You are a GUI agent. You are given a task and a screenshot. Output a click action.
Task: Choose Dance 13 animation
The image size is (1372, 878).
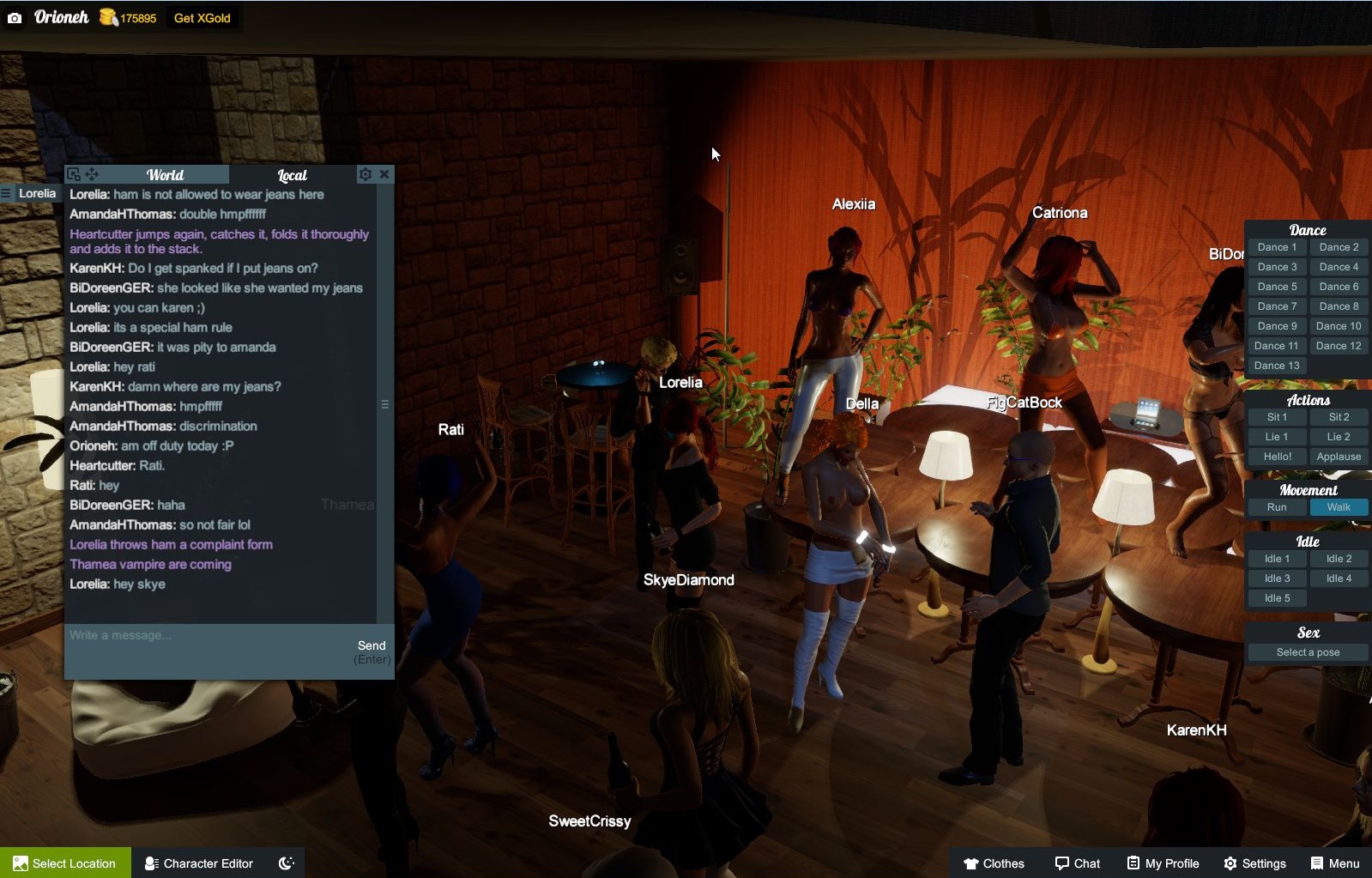pos(1277,366)
